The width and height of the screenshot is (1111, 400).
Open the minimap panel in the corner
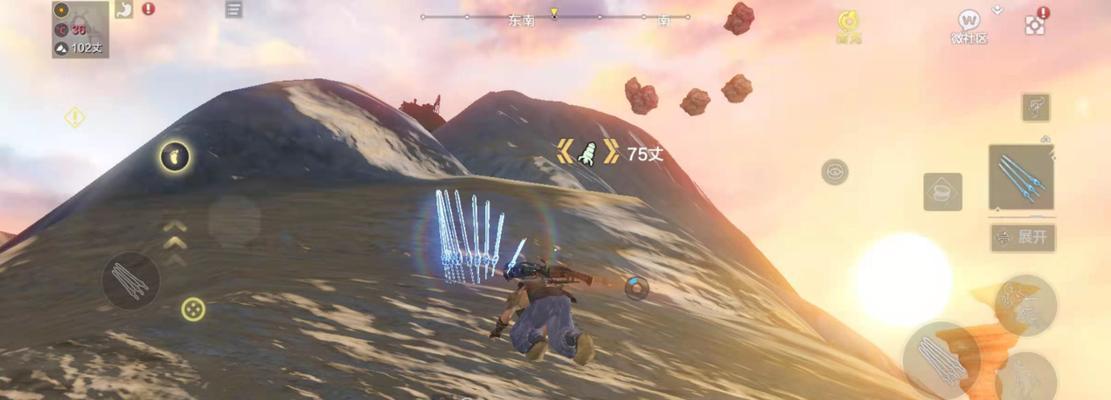(x=80, y=29)
